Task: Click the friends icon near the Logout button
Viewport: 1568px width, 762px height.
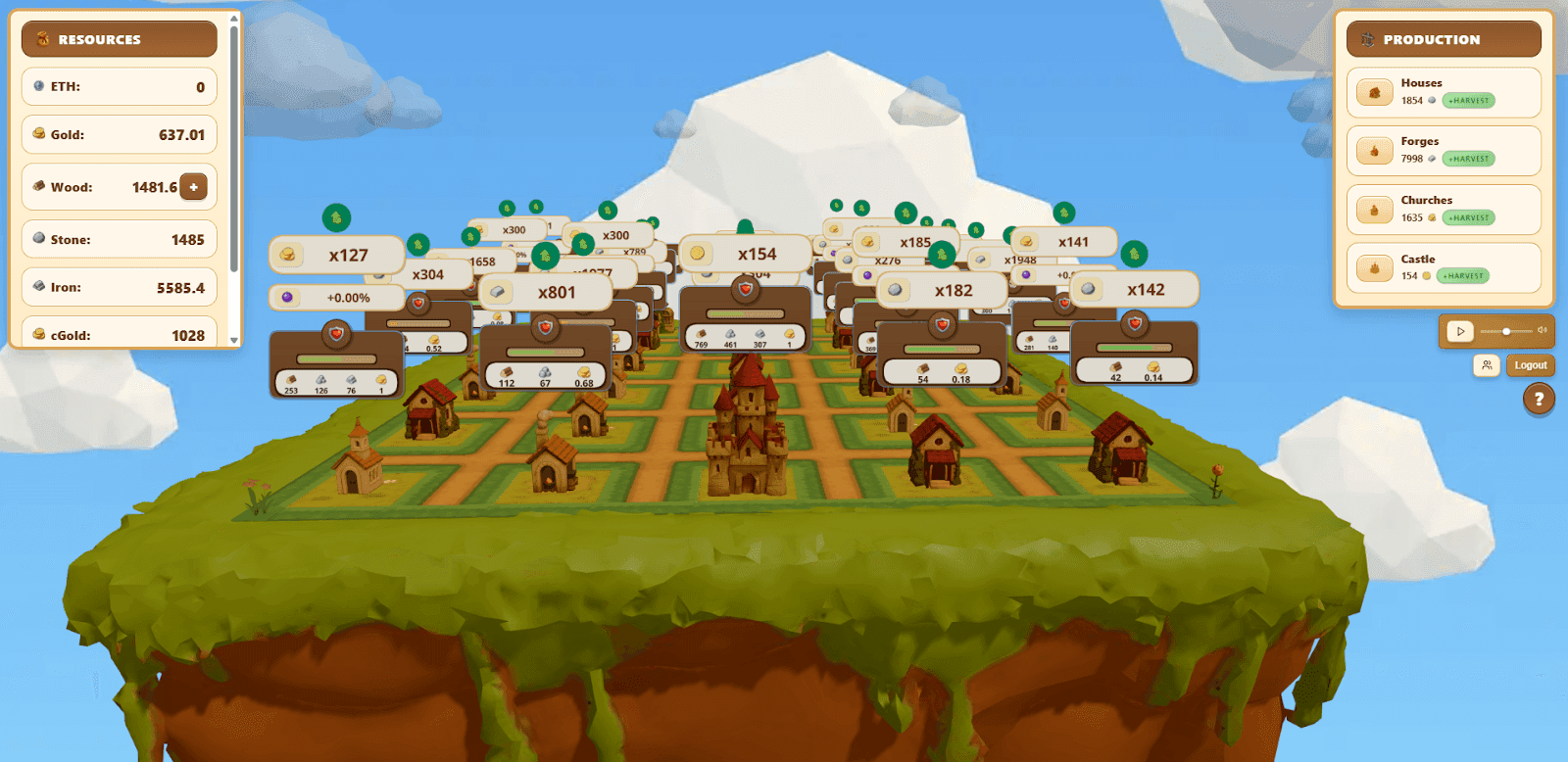Action: [x=1488, y=365]
